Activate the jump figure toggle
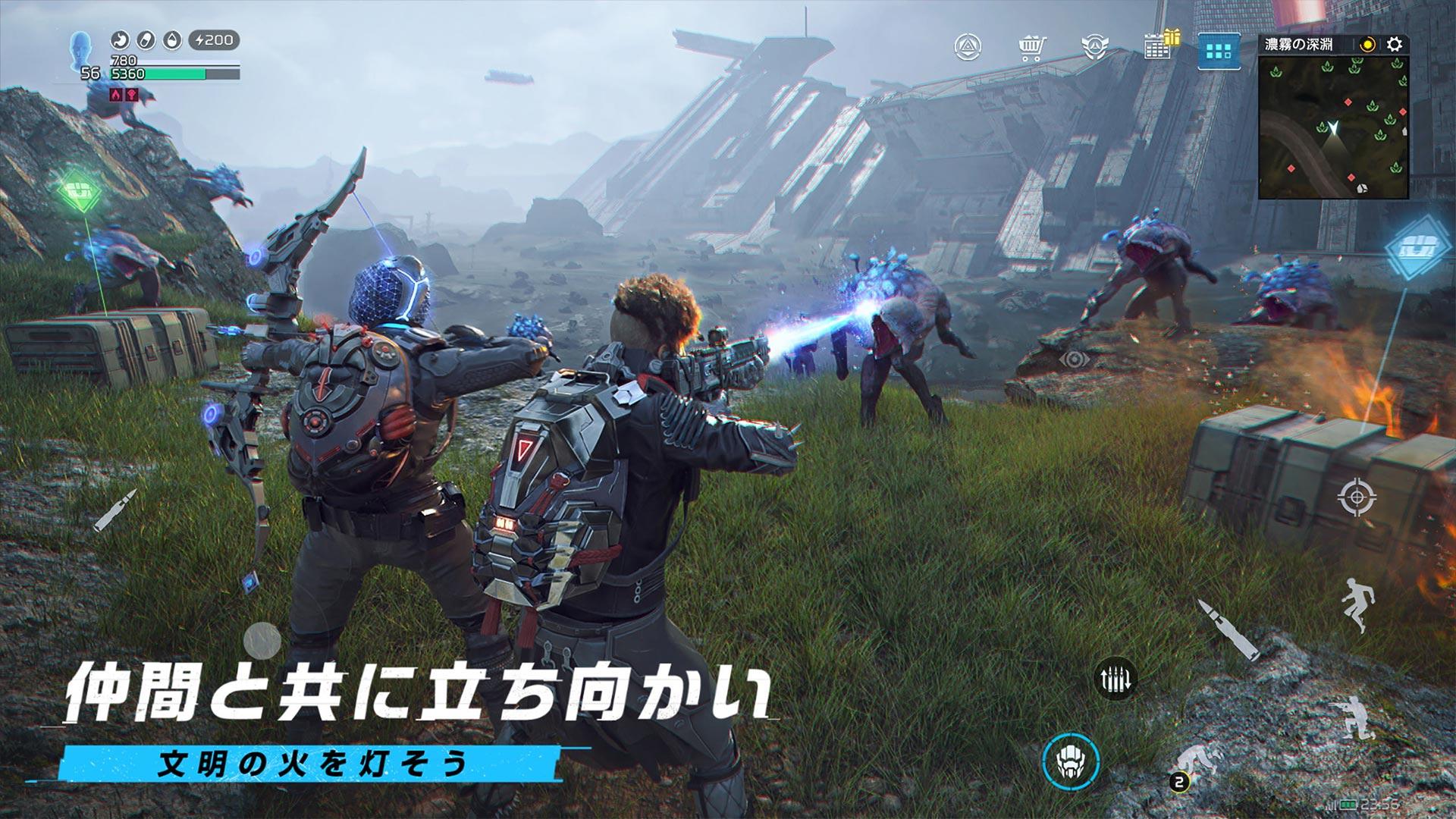1456x819 pixels. click(1358, 605)
